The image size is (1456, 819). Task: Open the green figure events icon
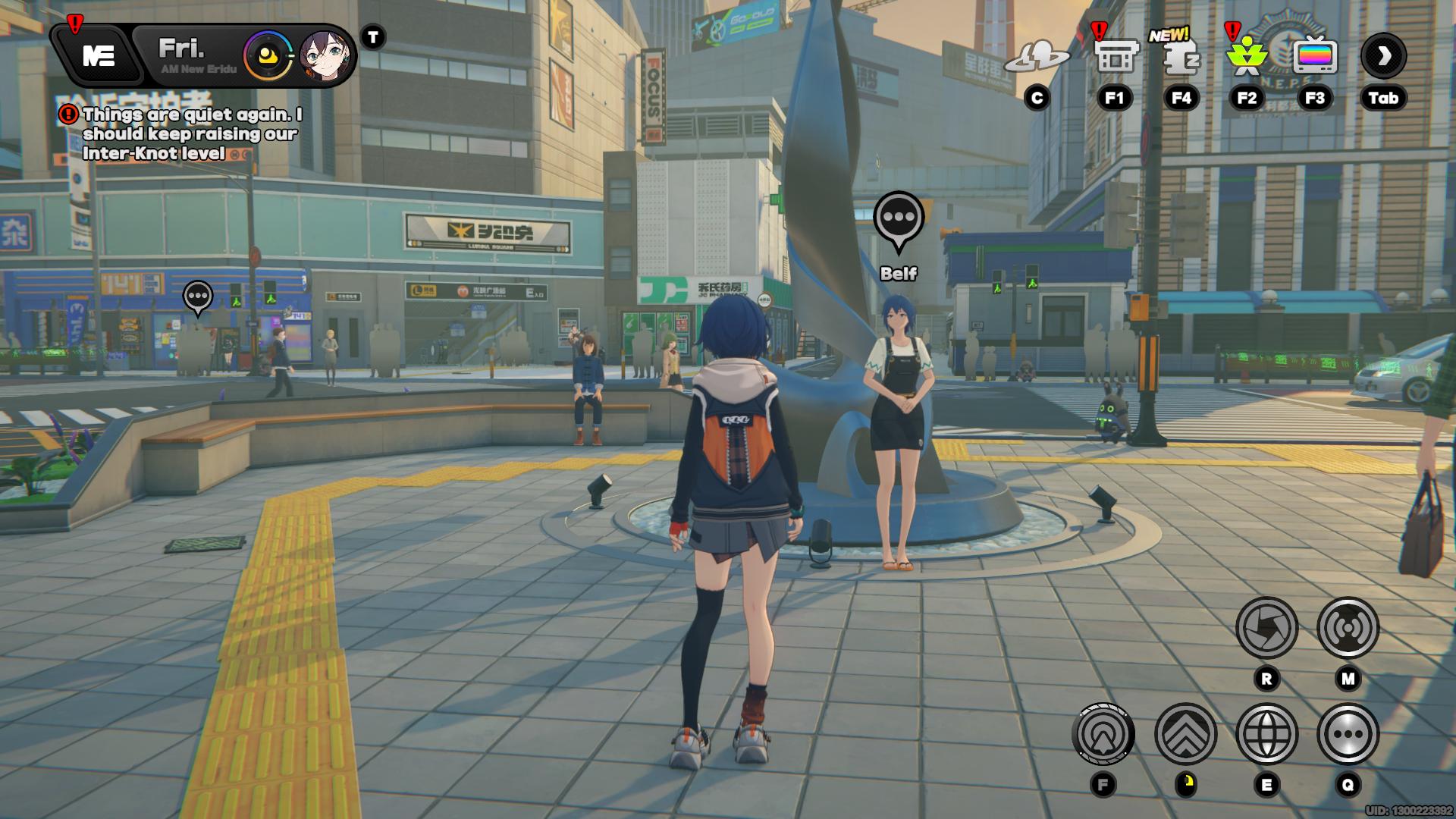click(1247, 56)
